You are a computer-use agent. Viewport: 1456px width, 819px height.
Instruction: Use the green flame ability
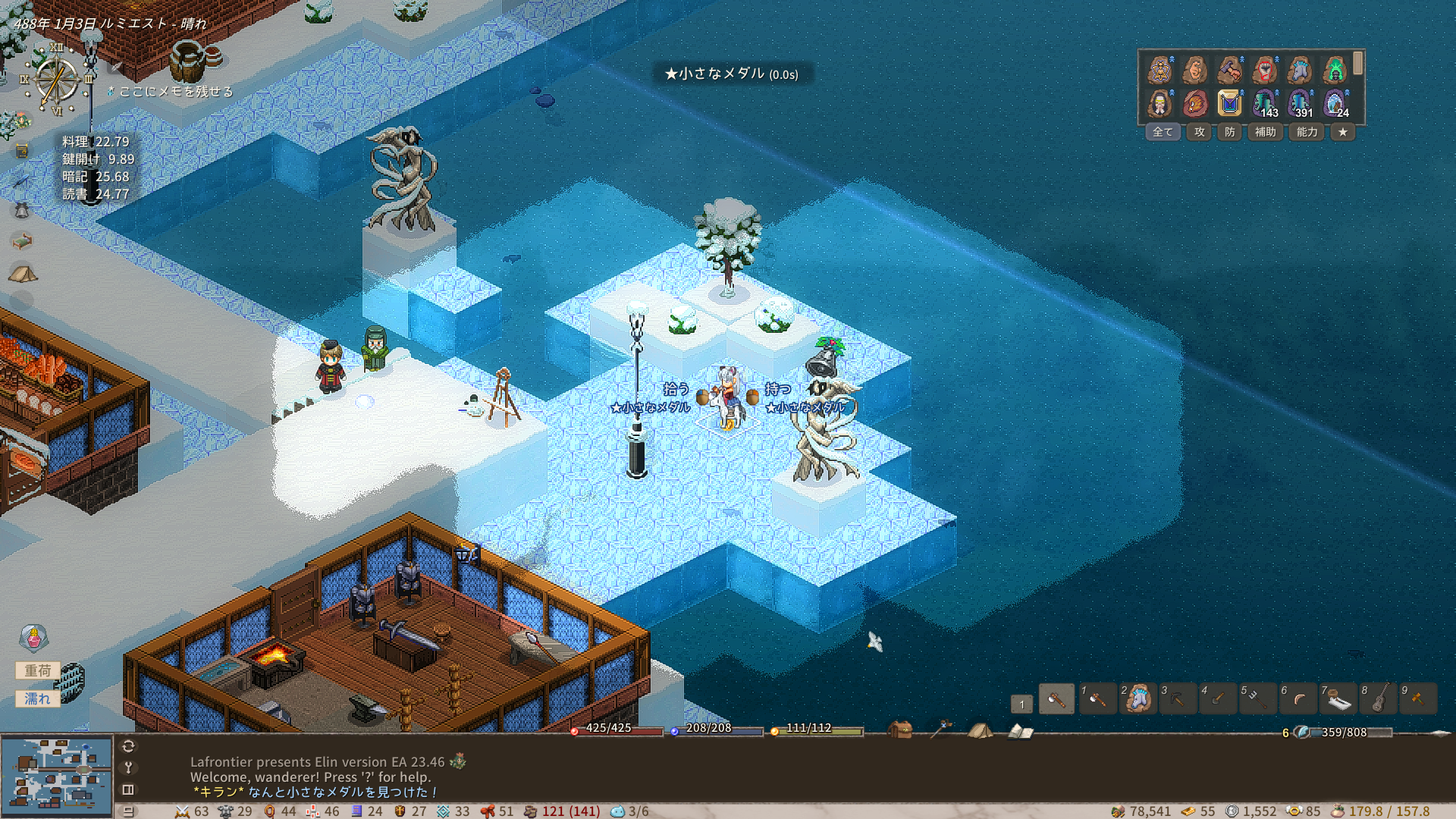click(x=1334, y=71)
